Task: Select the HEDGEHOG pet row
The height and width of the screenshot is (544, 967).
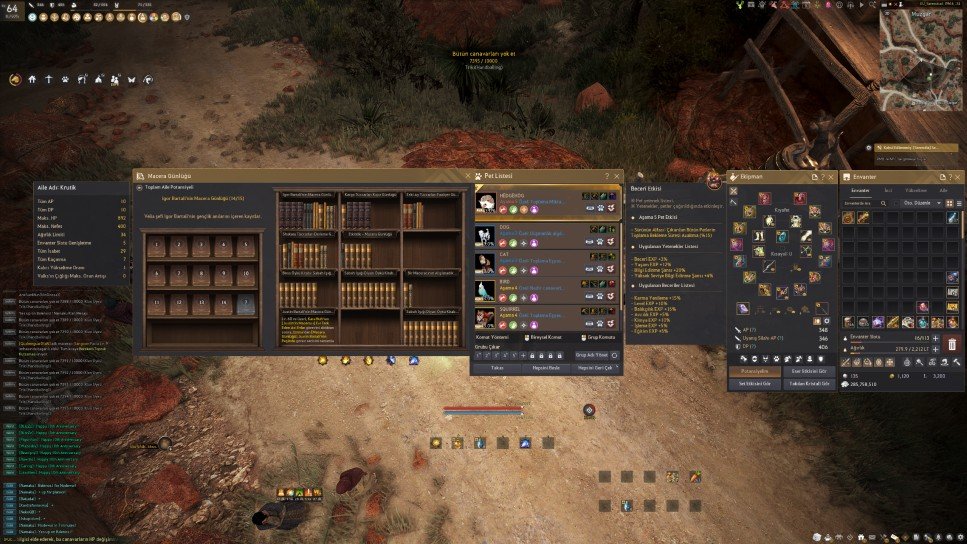Action: pos(546,203)
